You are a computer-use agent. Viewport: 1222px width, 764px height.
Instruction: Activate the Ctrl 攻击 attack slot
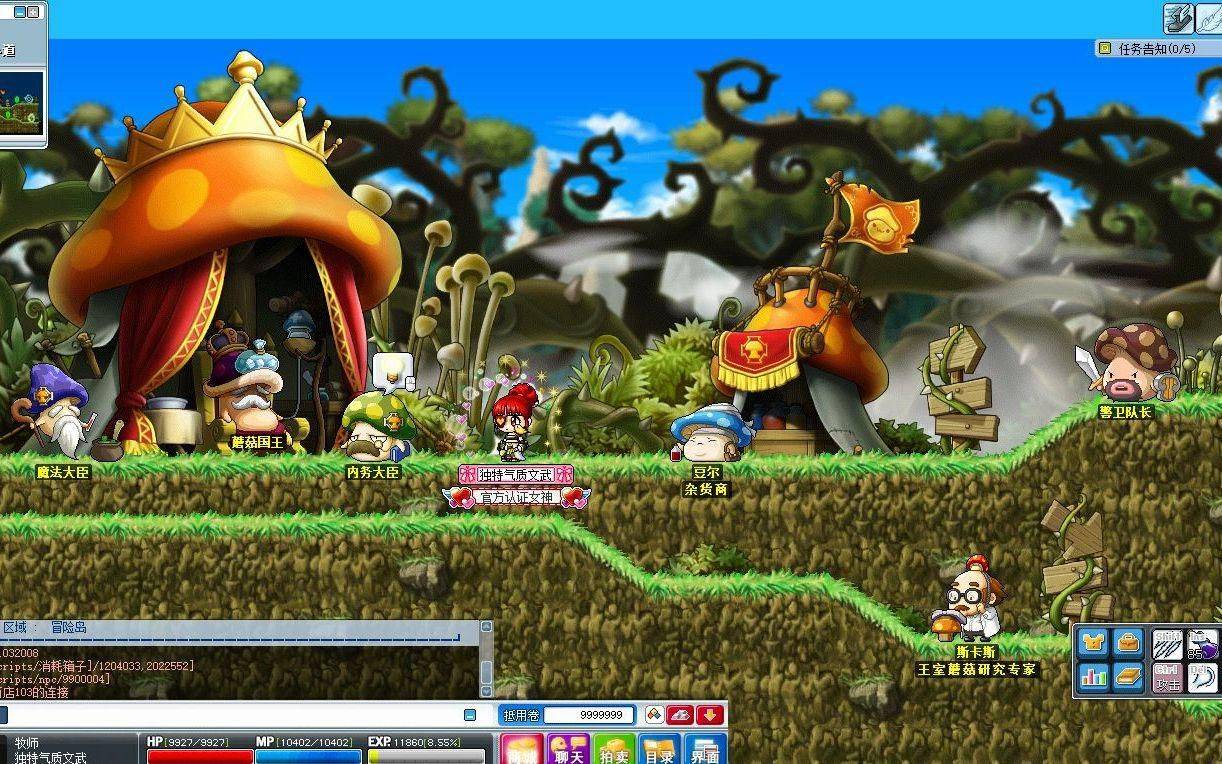pos(1167,677)
